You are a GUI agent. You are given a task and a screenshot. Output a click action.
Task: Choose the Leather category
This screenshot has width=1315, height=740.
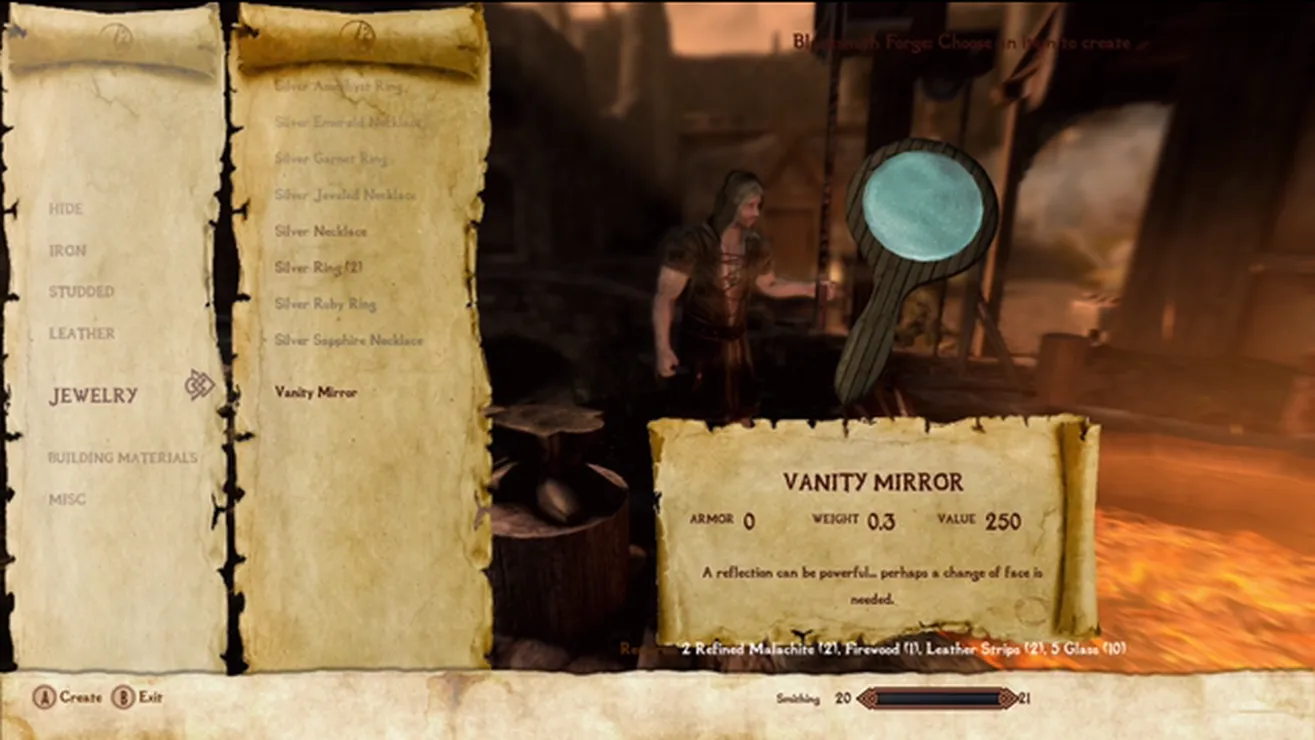(82, 334)
